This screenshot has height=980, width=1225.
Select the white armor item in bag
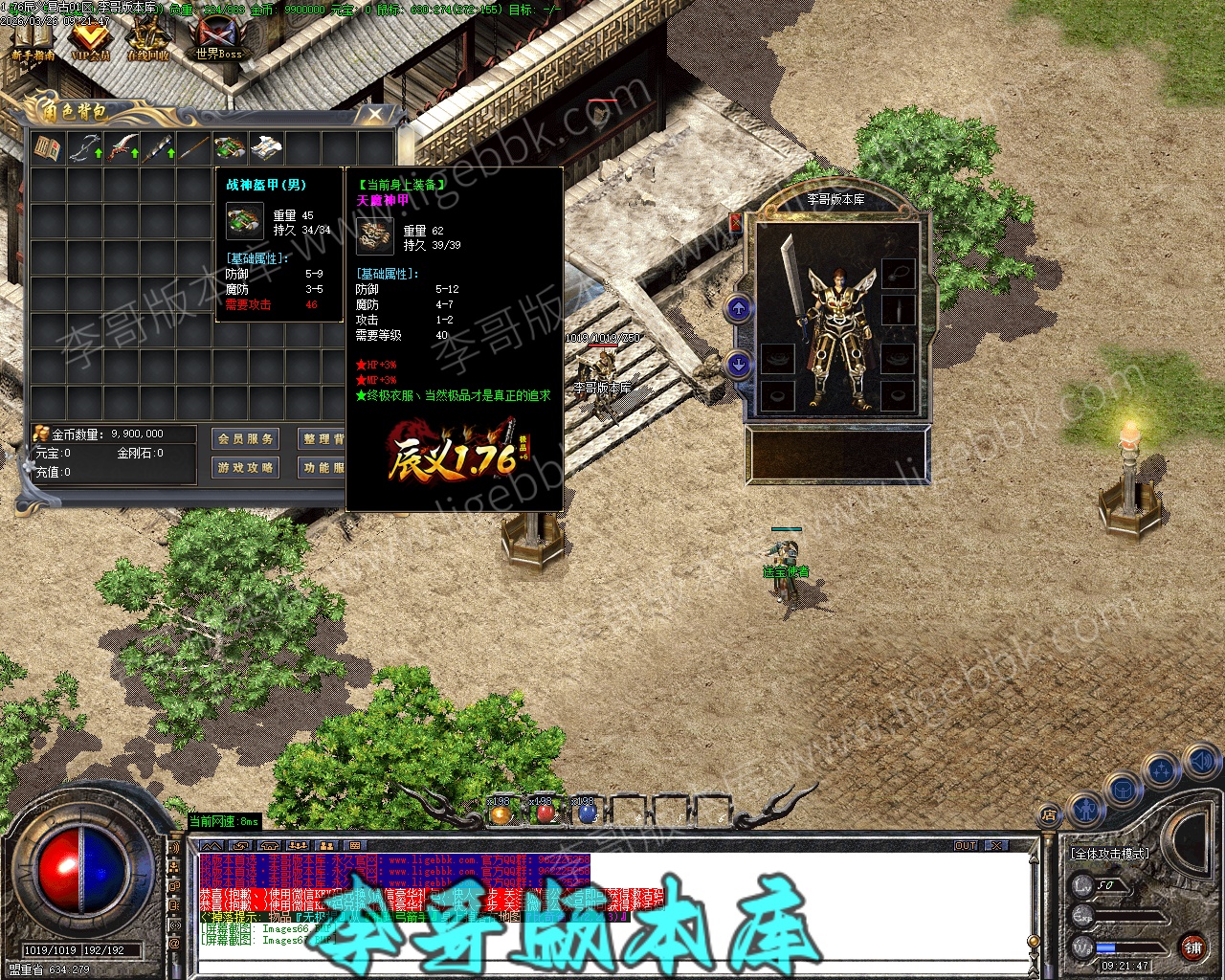[x=267, y=148]
